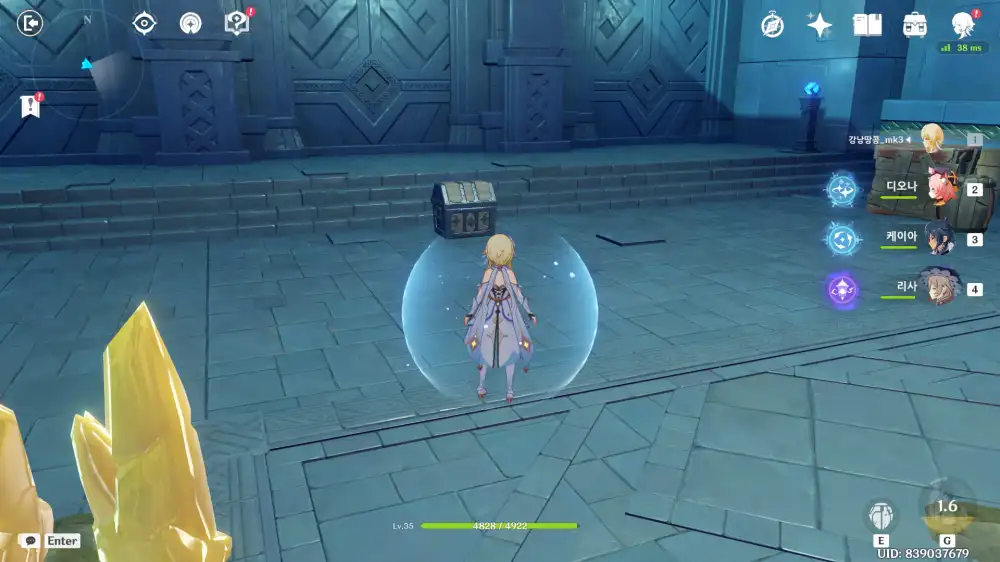Open the Paimon menu icon
The image size is (1000, 562).
pyautogui.click(x=962, y=24)
